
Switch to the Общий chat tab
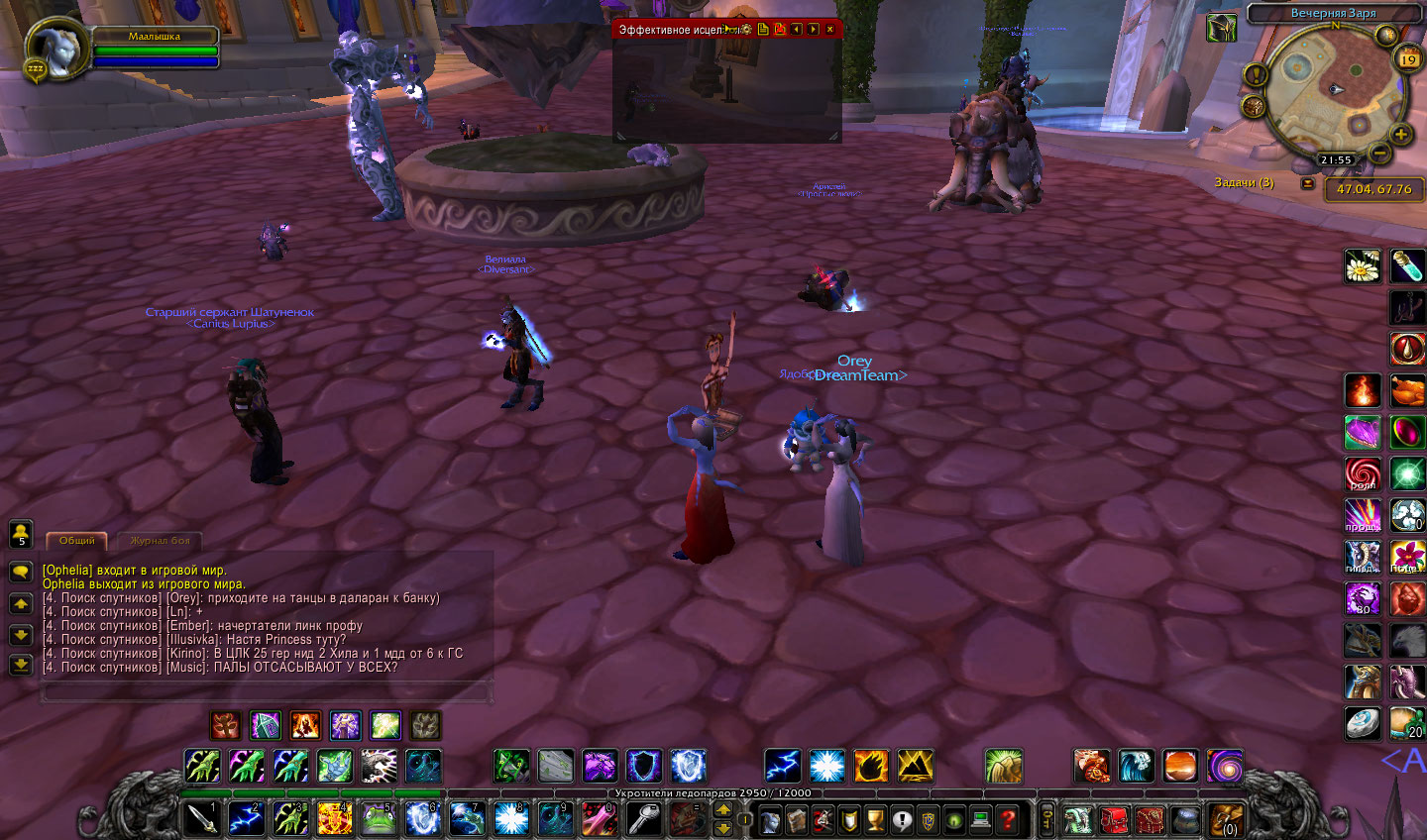(76, 541)
